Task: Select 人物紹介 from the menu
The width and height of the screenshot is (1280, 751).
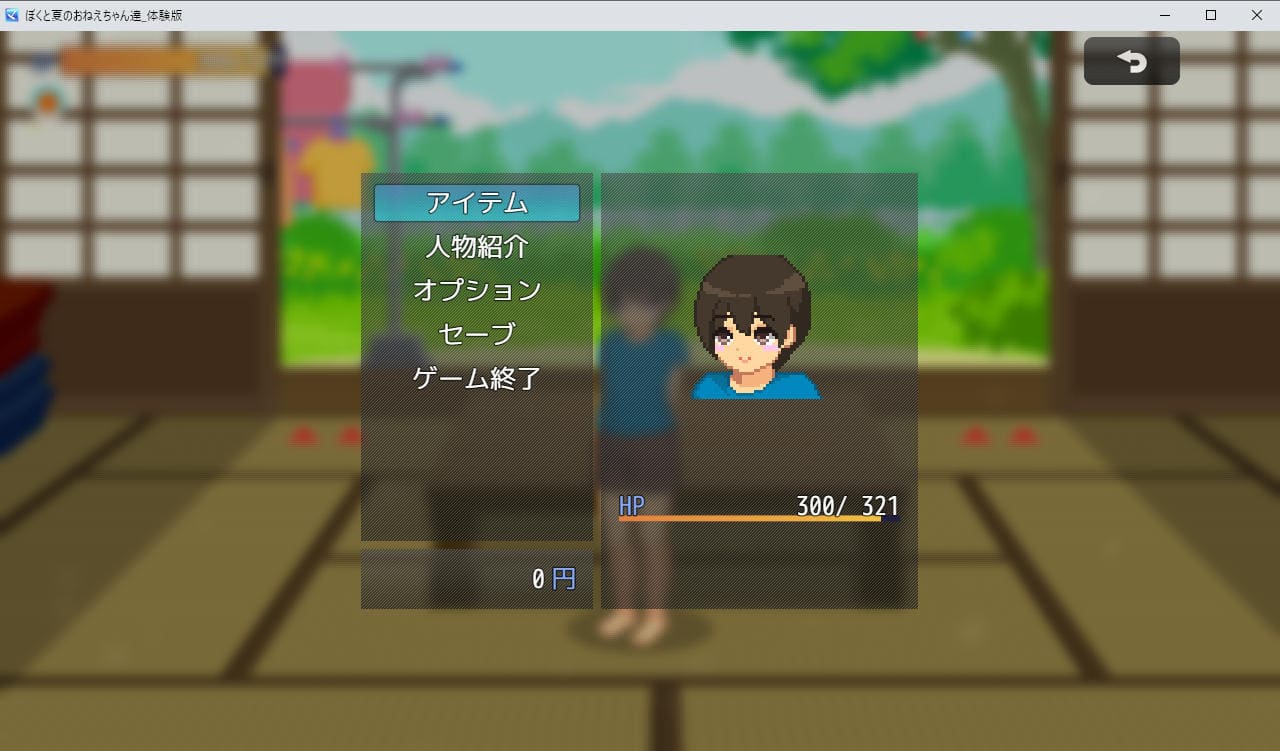Action: 477,246
